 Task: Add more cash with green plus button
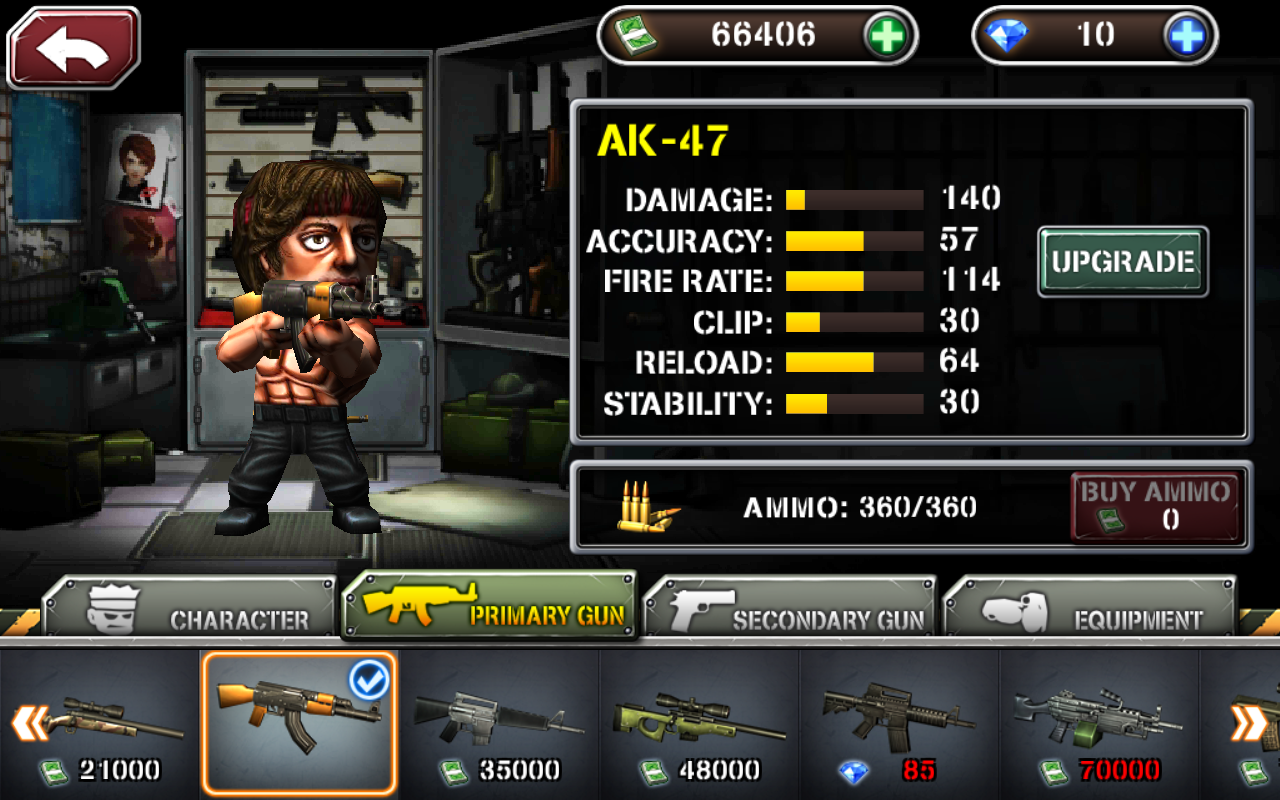click(x=886, y=36)
